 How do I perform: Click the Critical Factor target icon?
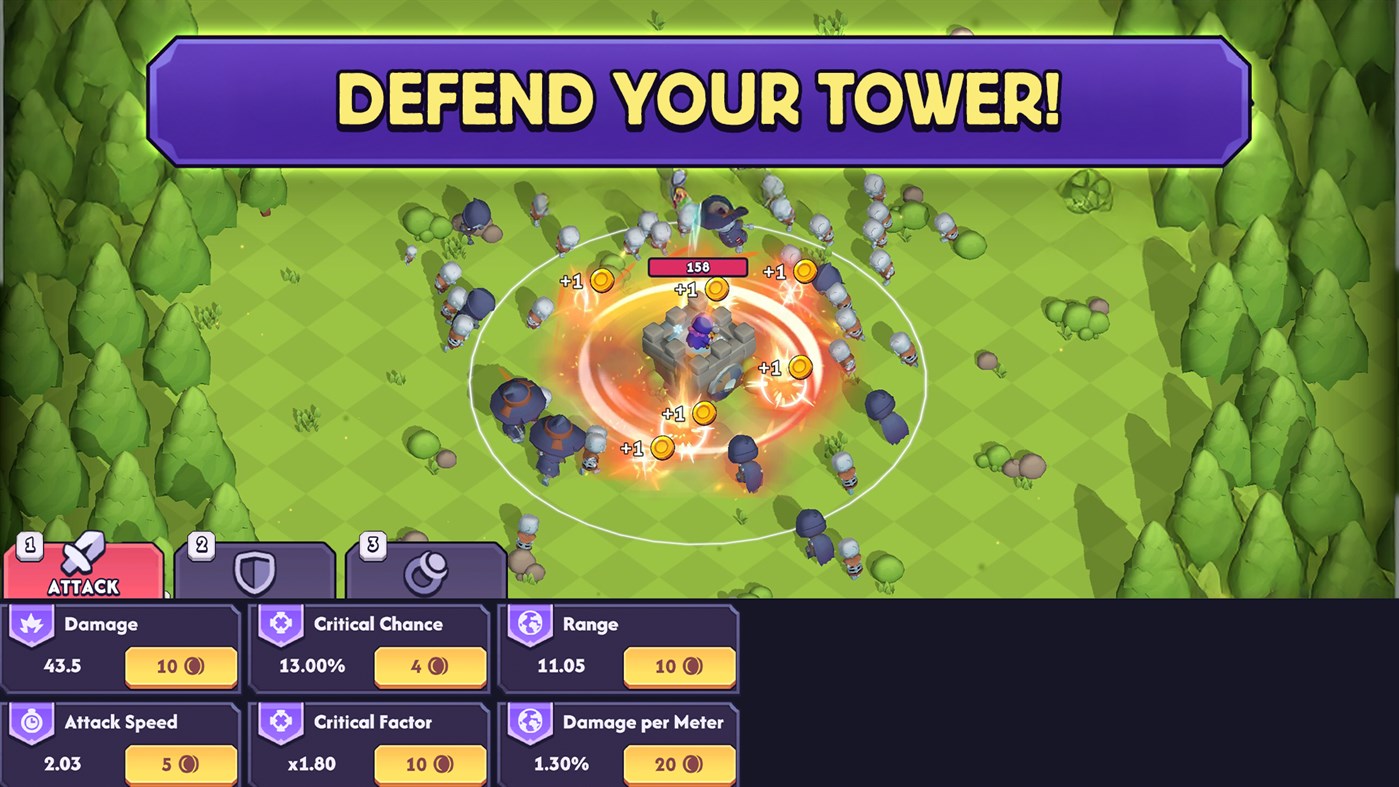[280, 722]
